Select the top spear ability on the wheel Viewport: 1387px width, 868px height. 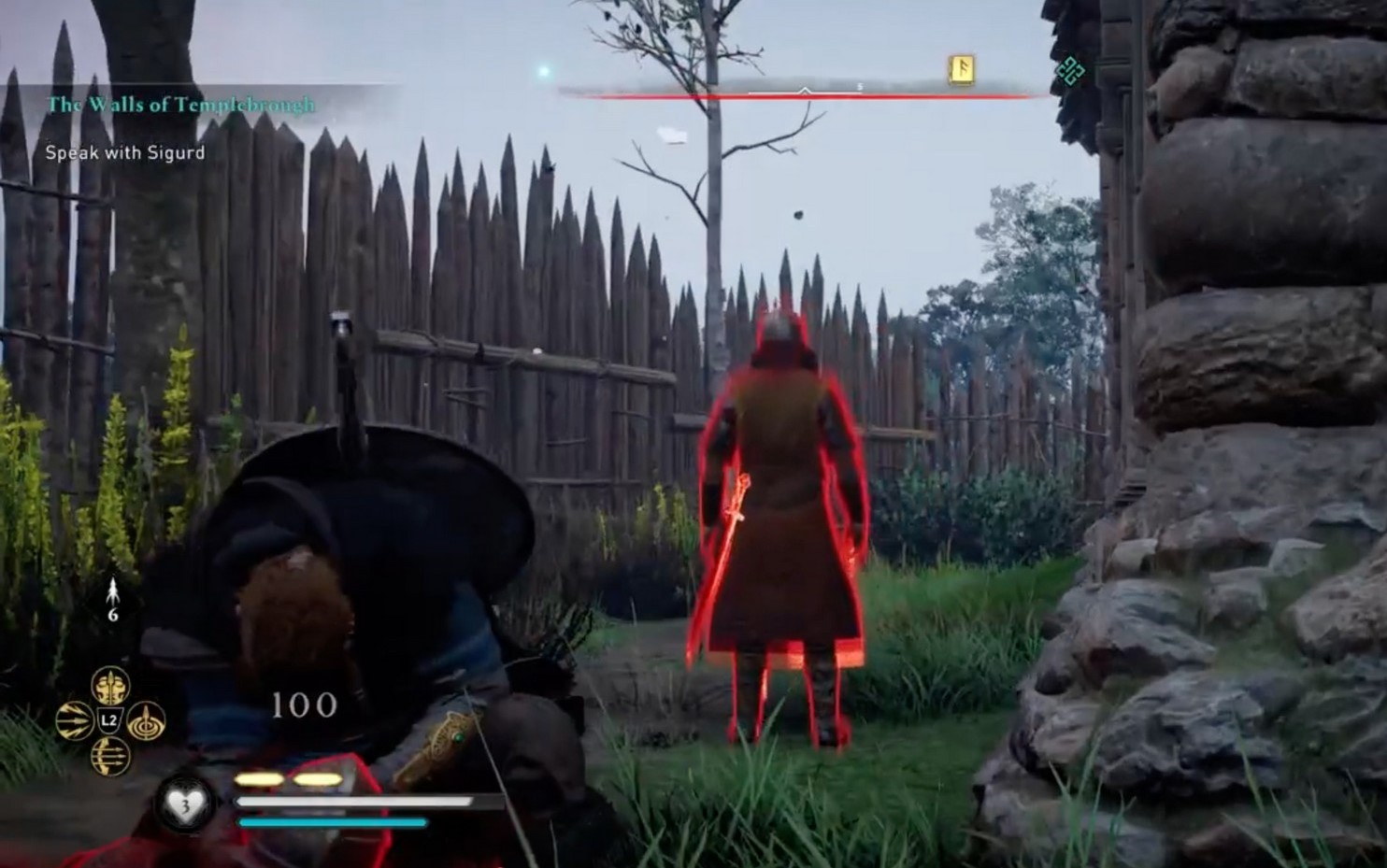pos(109,685)
